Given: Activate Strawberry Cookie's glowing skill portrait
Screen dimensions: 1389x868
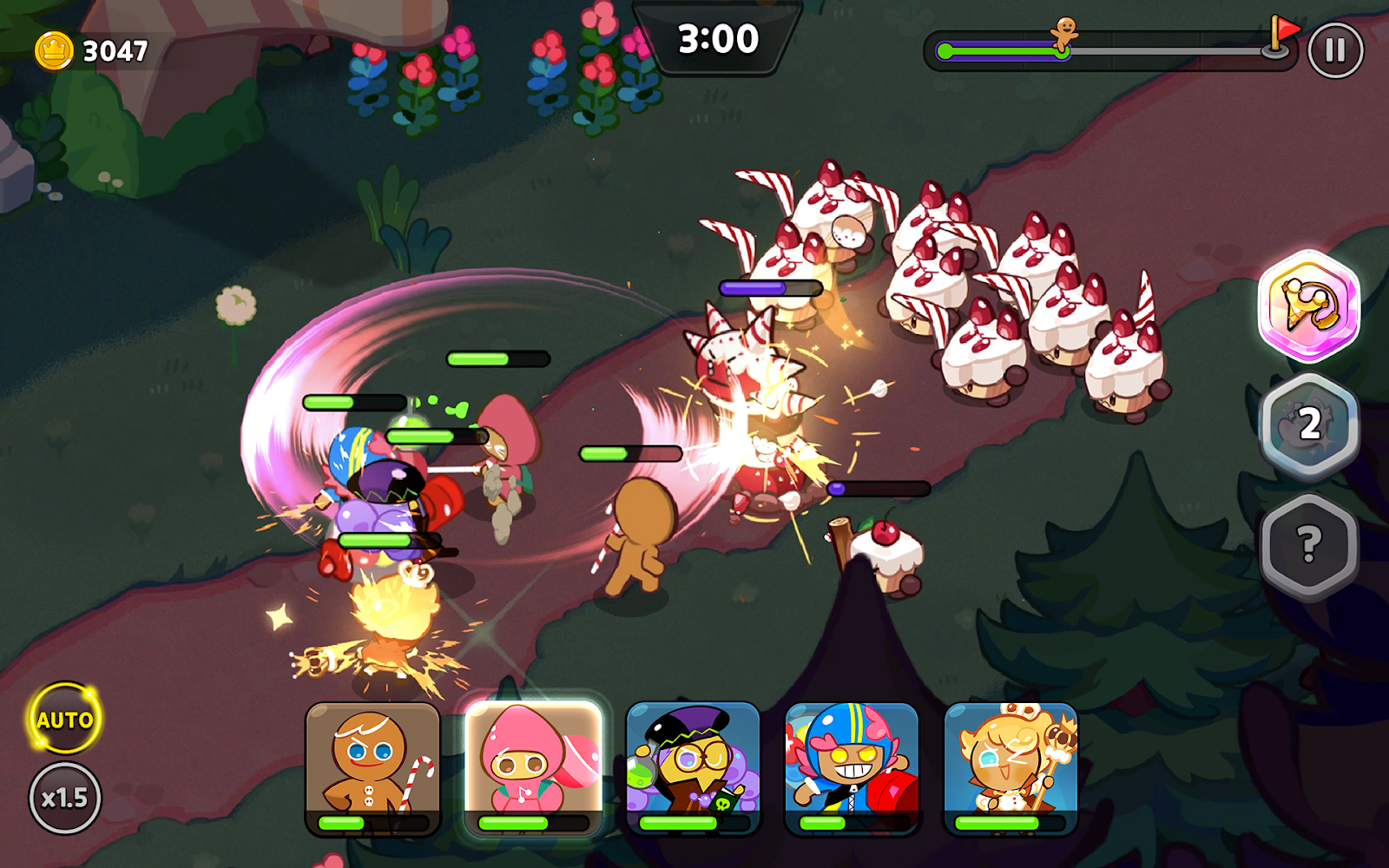Looking at the screenshot, I should coord(536,764).
